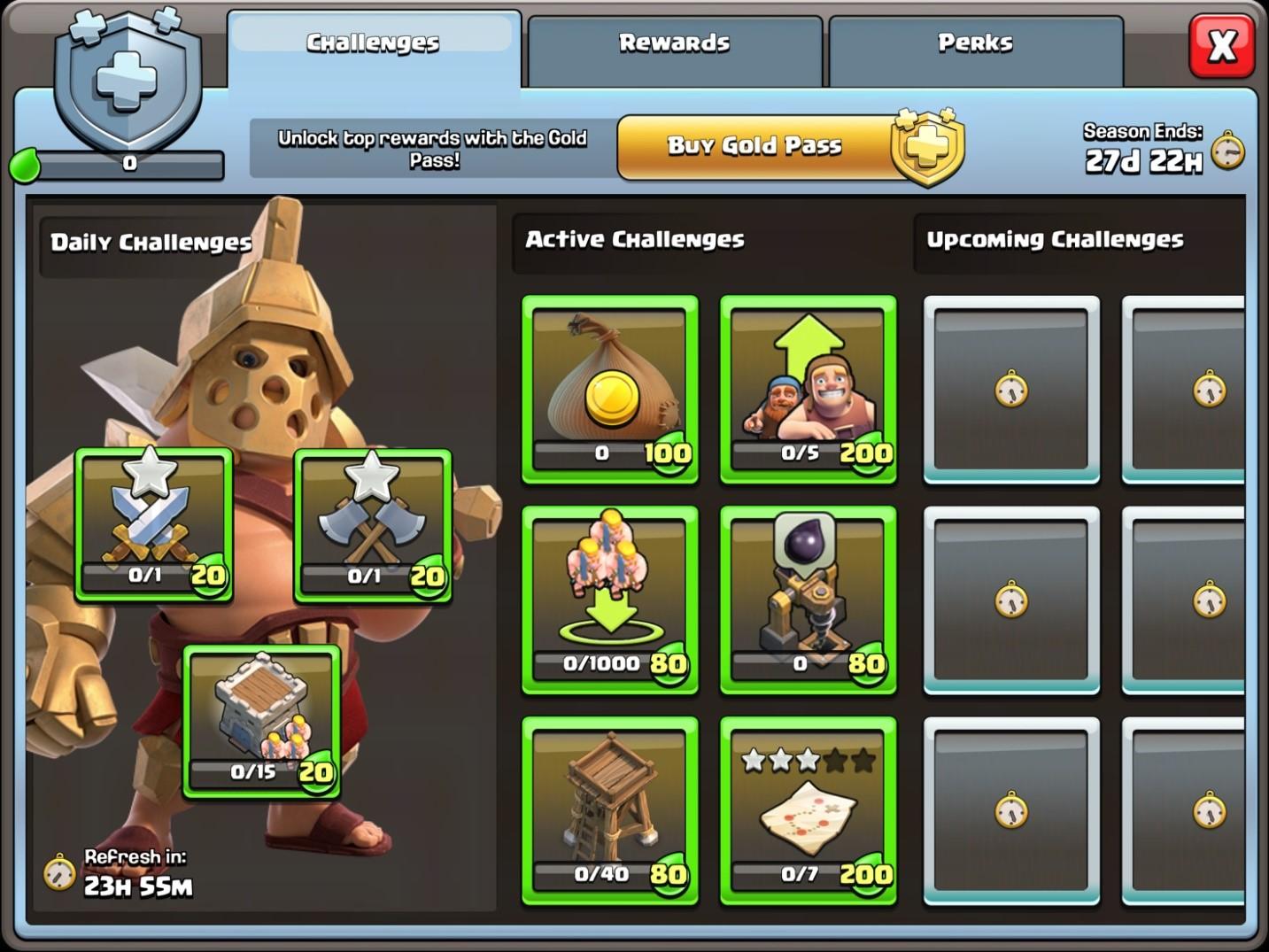The width and height of the screenshot is (1269, 952).
Task: View the gold sack loot challenge
Action: (610, 389)
